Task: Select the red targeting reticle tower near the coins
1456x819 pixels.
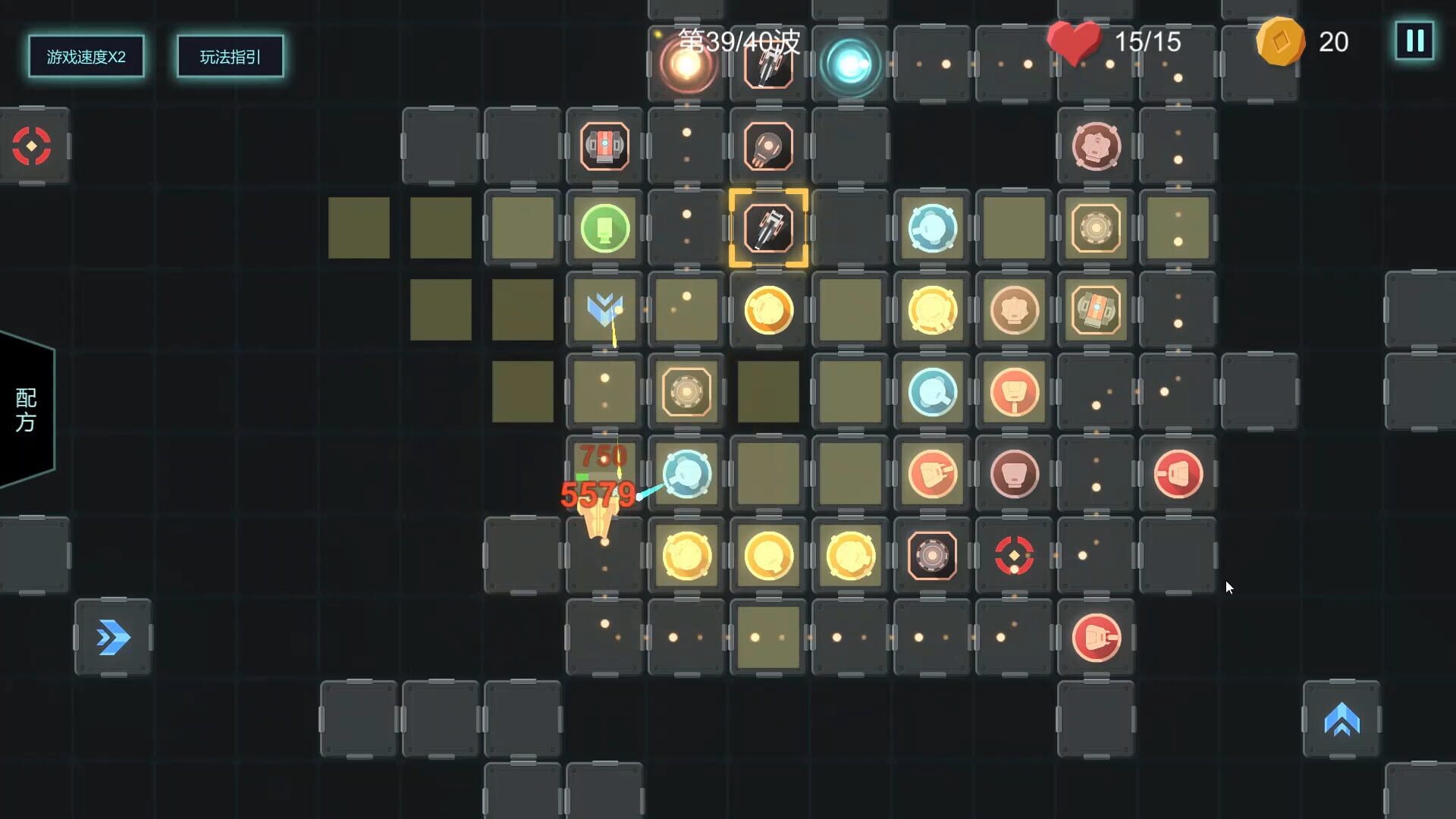Action: (x=1015, y=556)
